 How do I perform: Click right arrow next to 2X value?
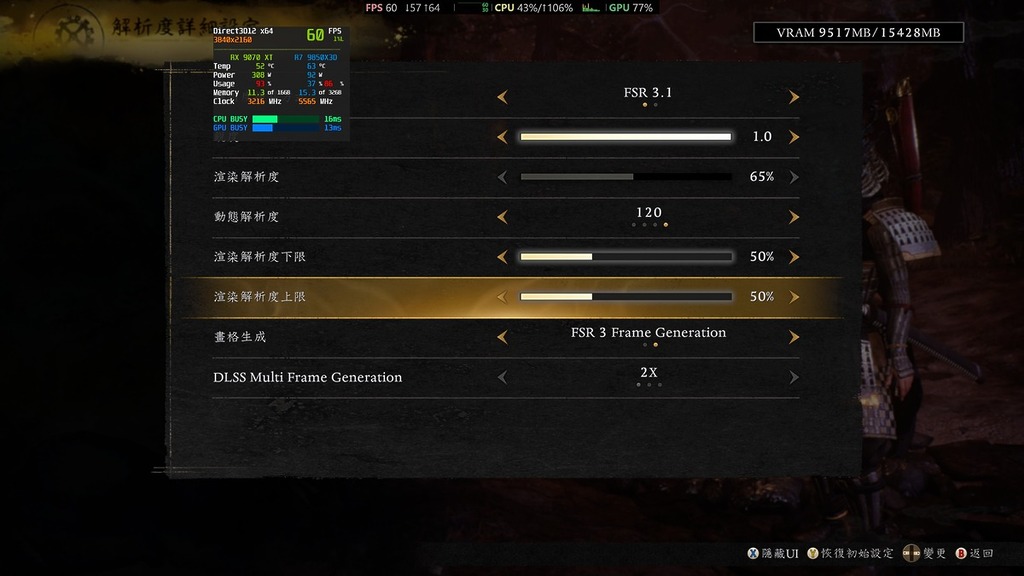(x=794, y=377)
